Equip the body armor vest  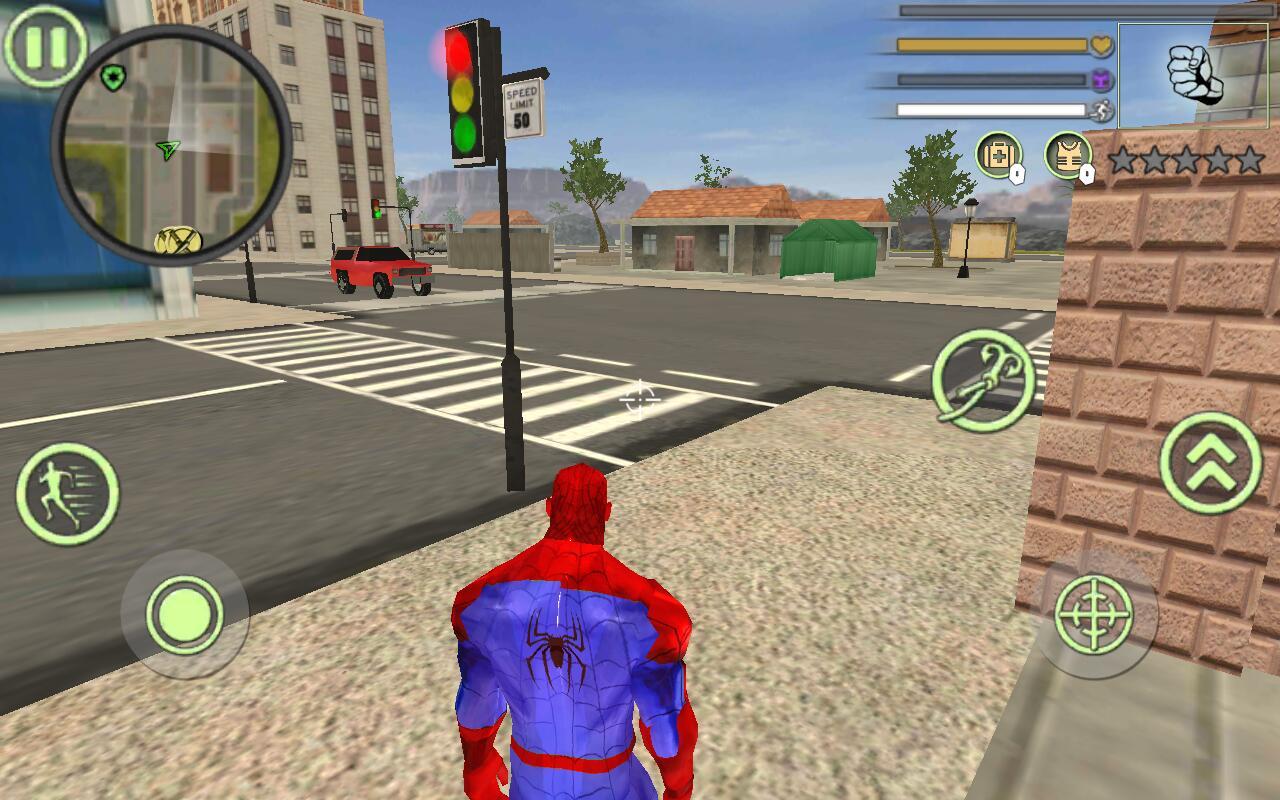pos(1068,156)
